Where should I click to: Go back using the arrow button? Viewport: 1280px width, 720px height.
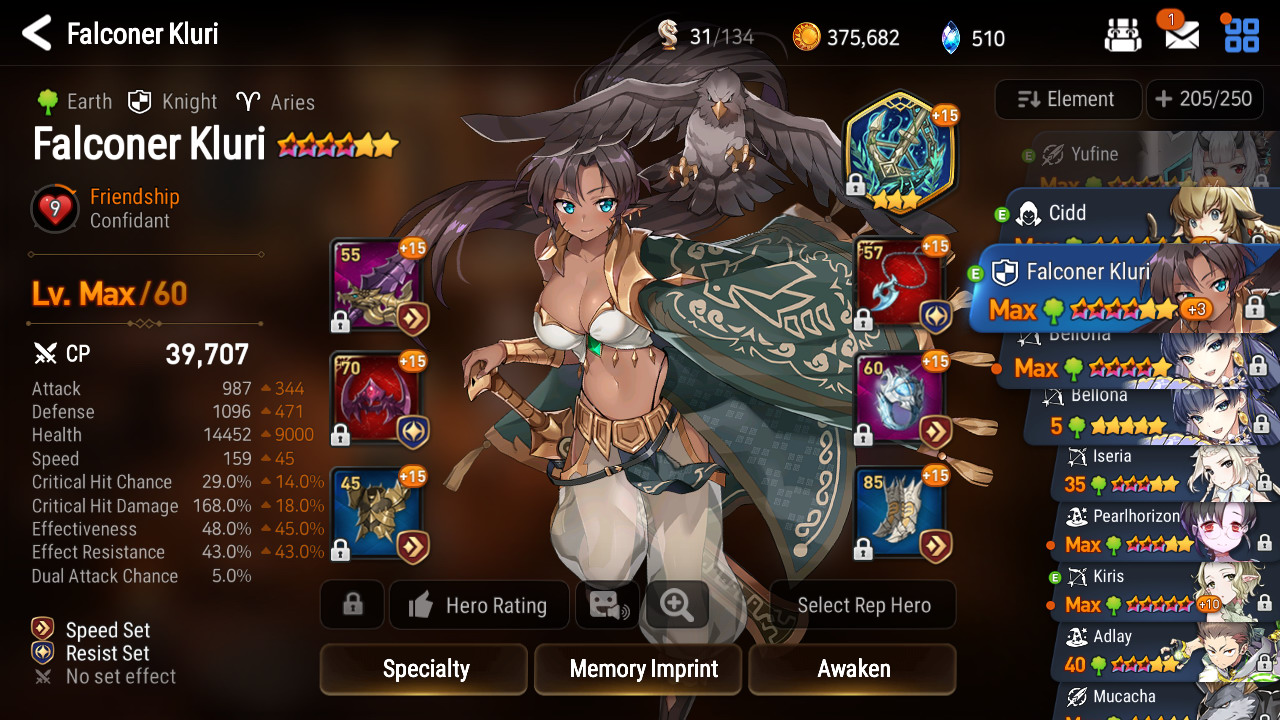click(x=36, y=34)
